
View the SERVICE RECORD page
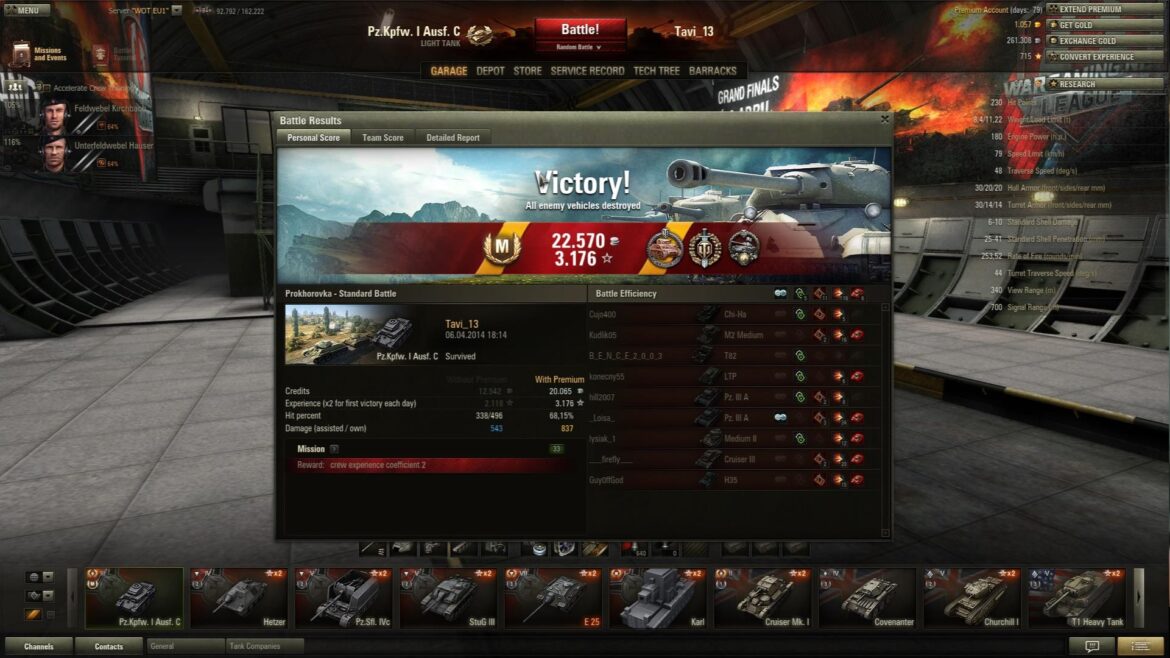click(587, 71)
